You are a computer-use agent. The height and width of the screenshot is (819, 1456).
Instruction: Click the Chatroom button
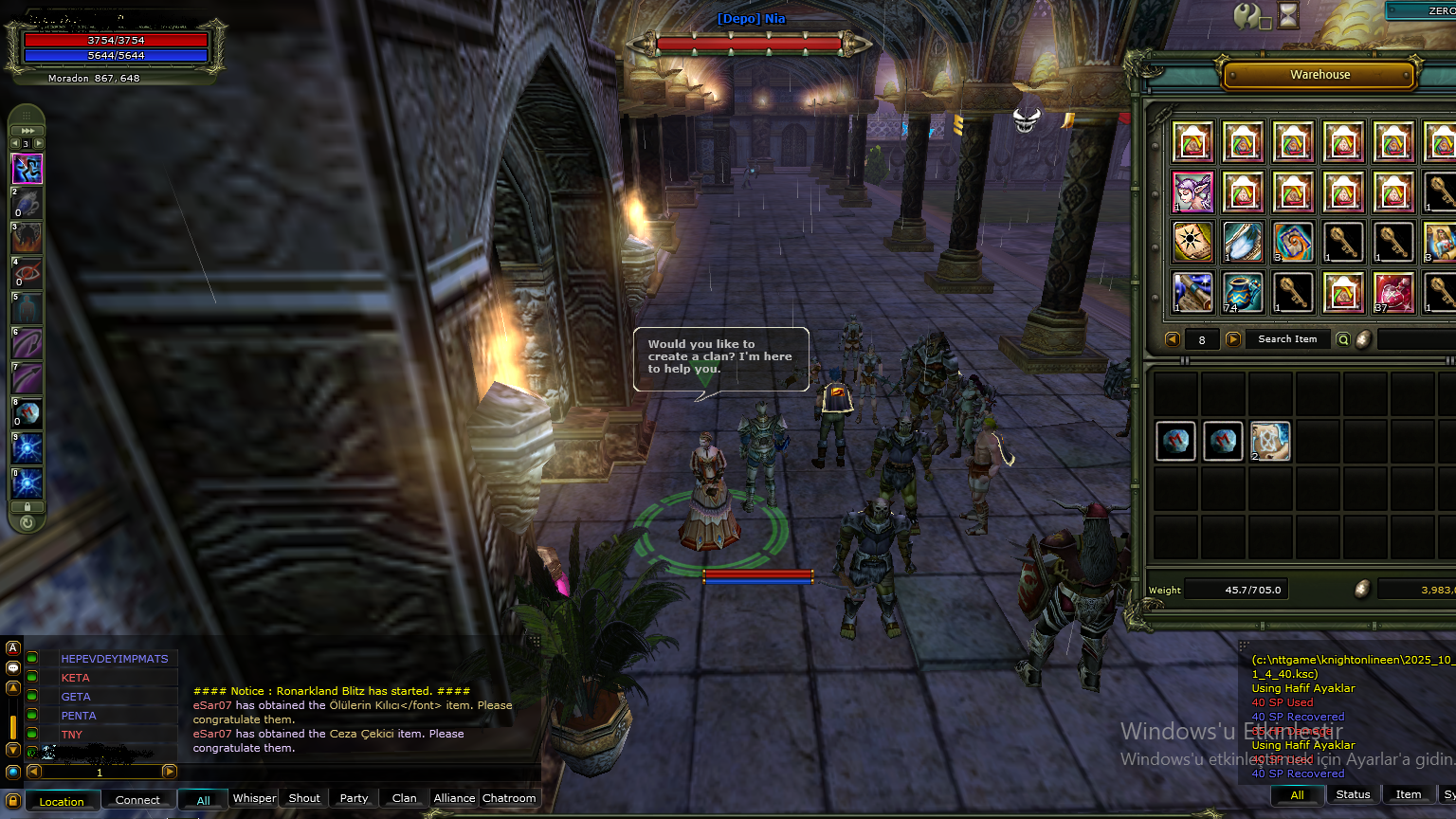click(x=509, y=798)
